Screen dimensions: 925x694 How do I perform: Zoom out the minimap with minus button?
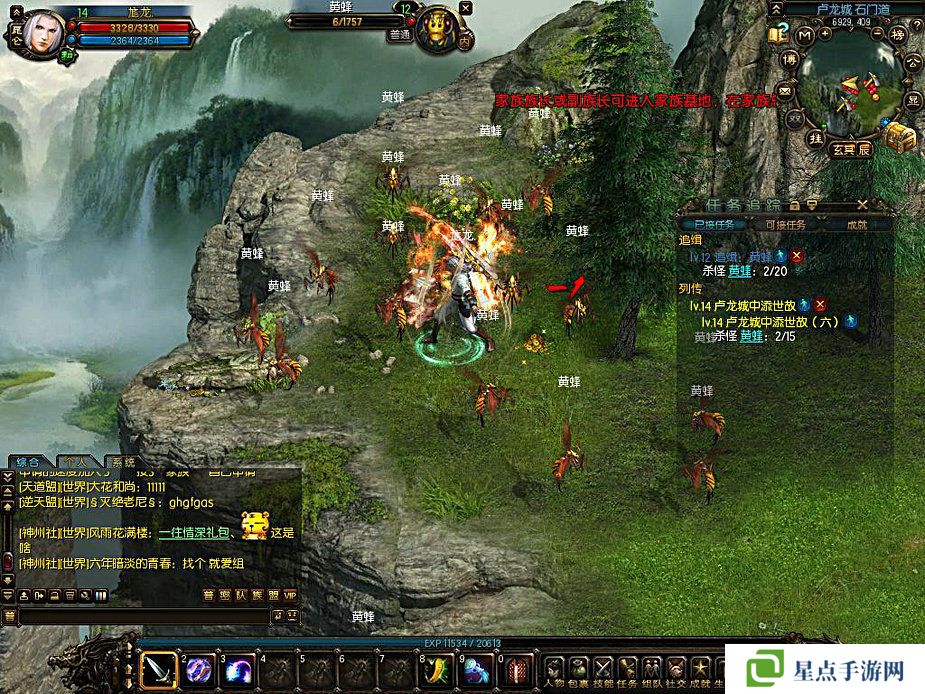point(876,33)
